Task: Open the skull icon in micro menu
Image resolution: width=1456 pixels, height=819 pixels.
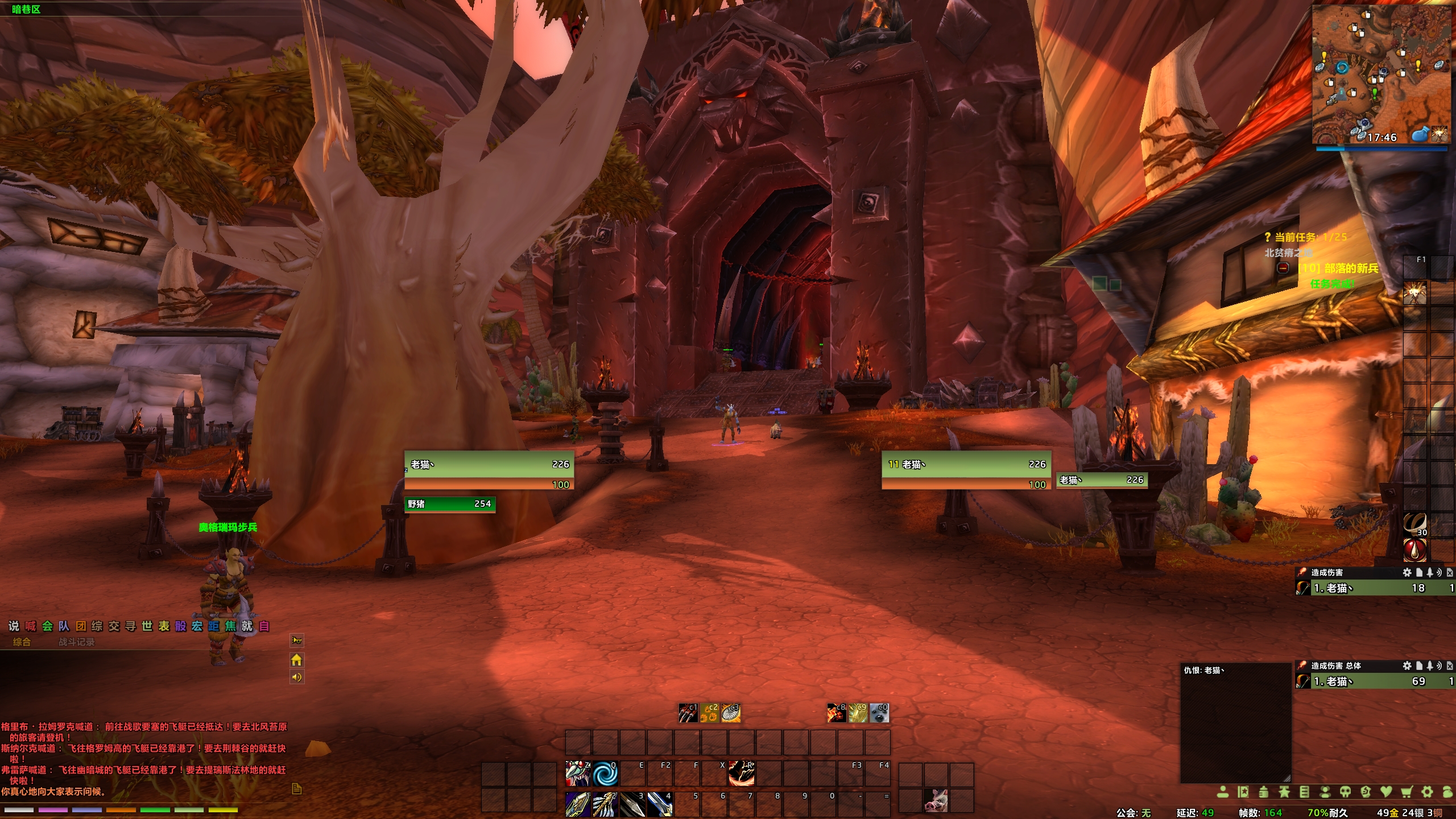Action: [1346, 792]
